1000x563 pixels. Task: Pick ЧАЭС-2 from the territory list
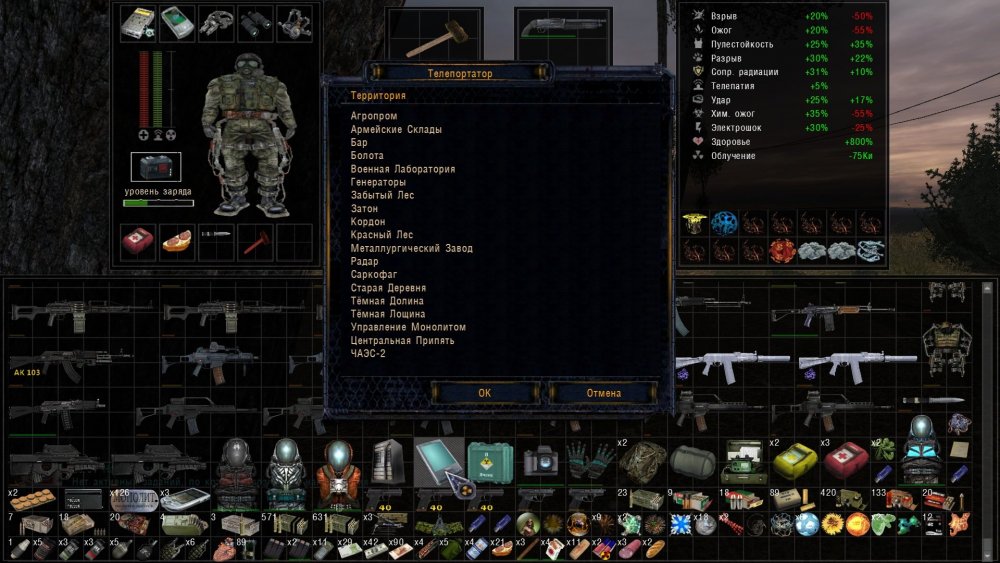[368, 353]
